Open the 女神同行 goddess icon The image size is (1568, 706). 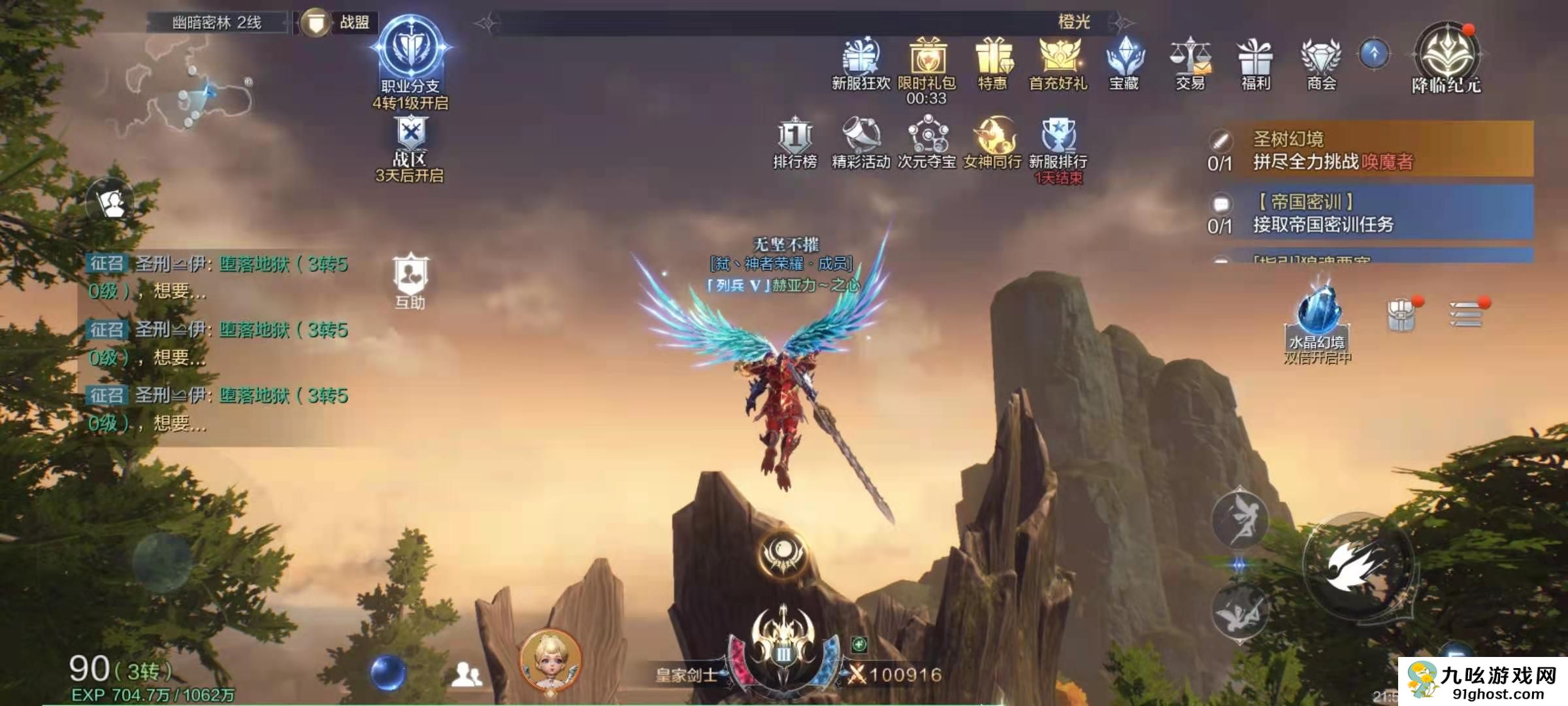tap(993, 139)
